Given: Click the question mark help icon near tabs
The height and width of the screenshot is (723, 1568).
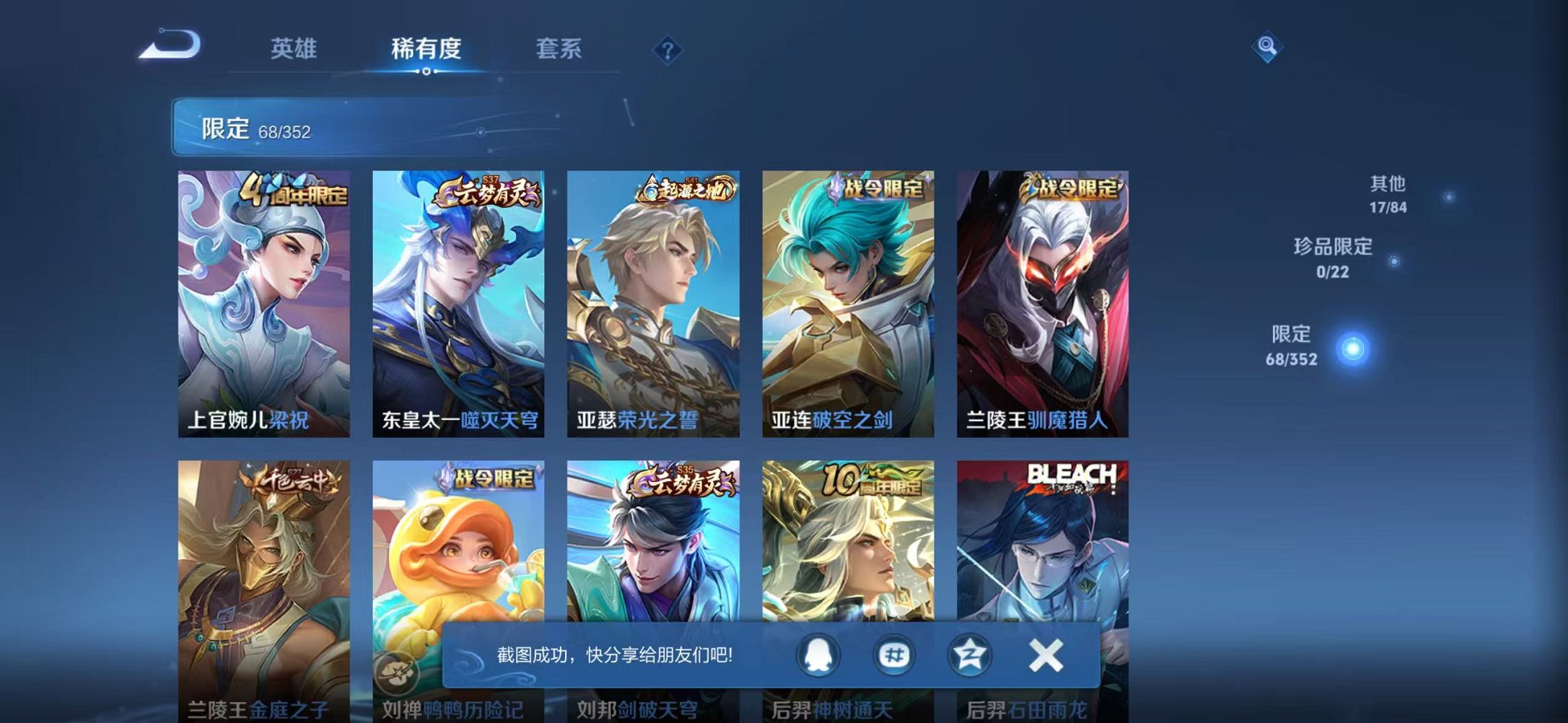Looking at the screenshot, I should pos(670,49).
